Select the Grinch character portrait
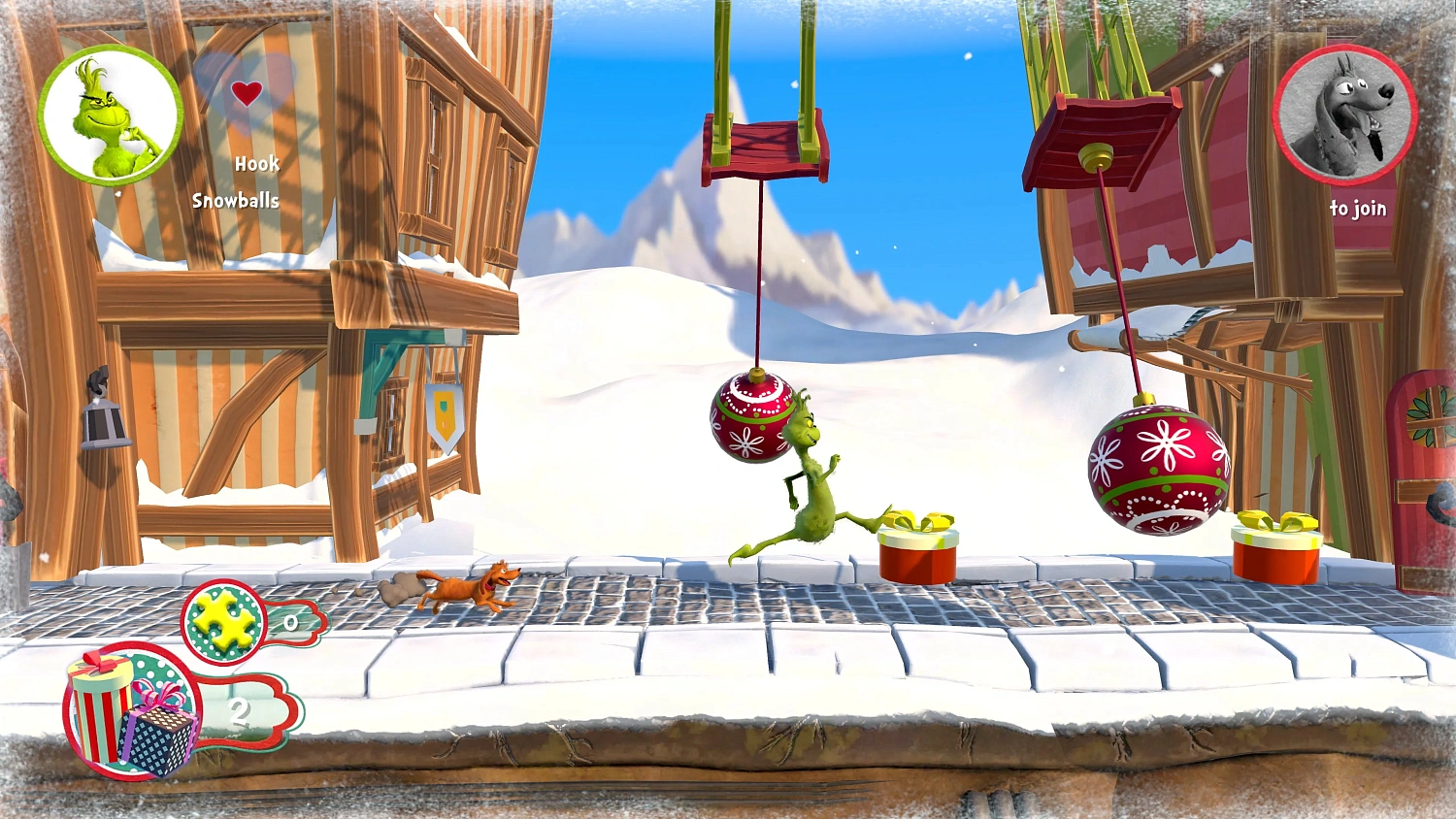 [x=107, y=118]
